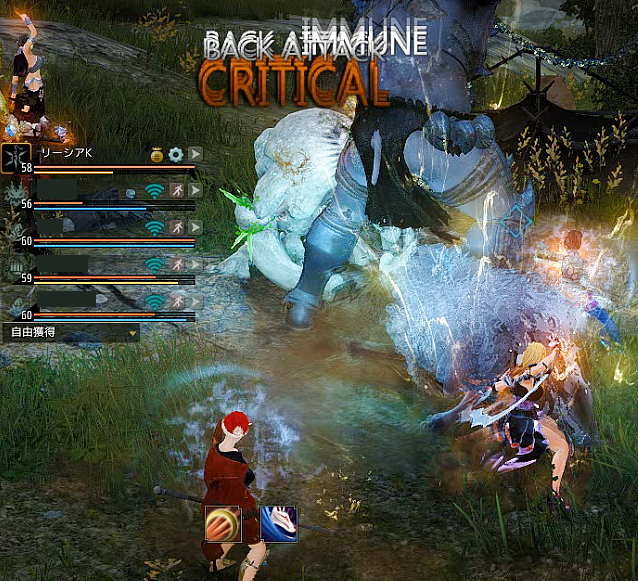The image size is (638, 581).
Task: Activate the blue fox mask skill icon
Action: pos(278,523)
